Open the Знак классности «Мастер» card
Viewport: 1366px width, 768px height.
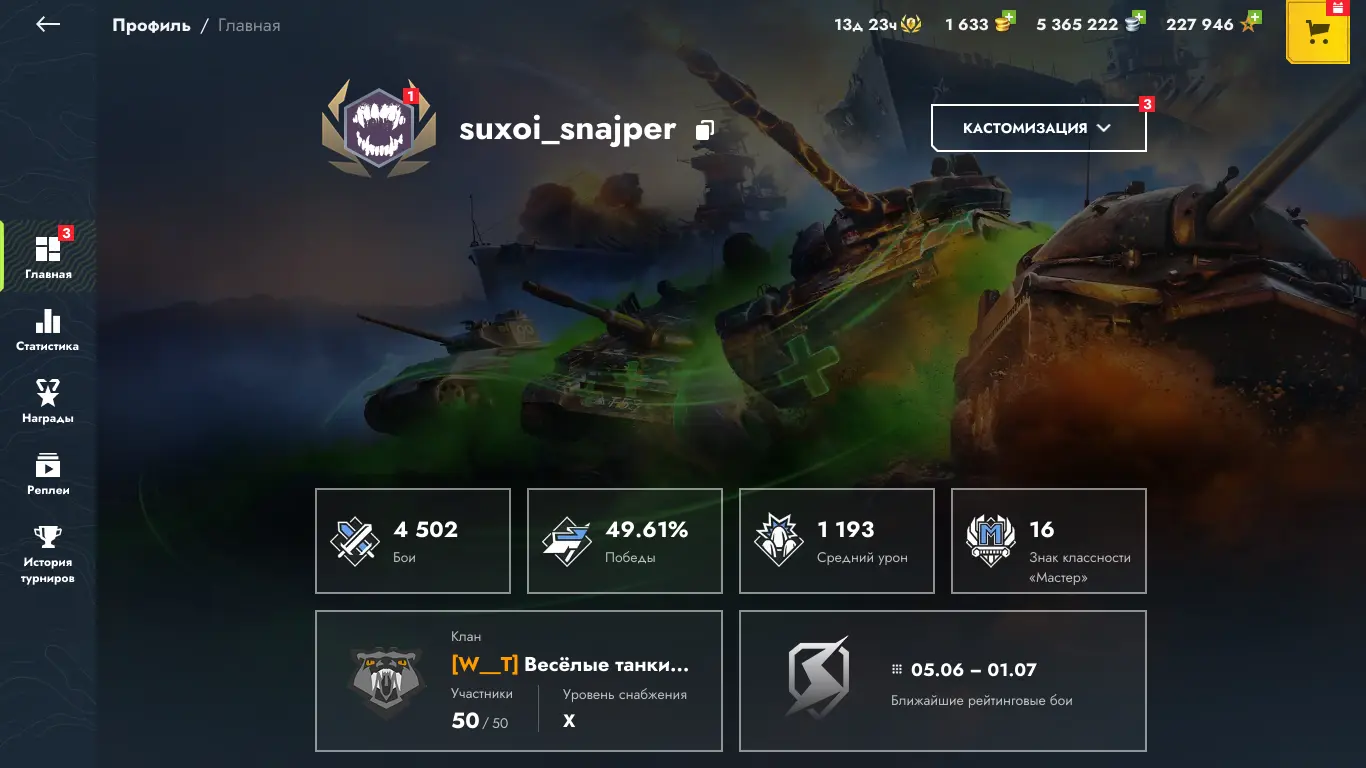point(1049,541)
